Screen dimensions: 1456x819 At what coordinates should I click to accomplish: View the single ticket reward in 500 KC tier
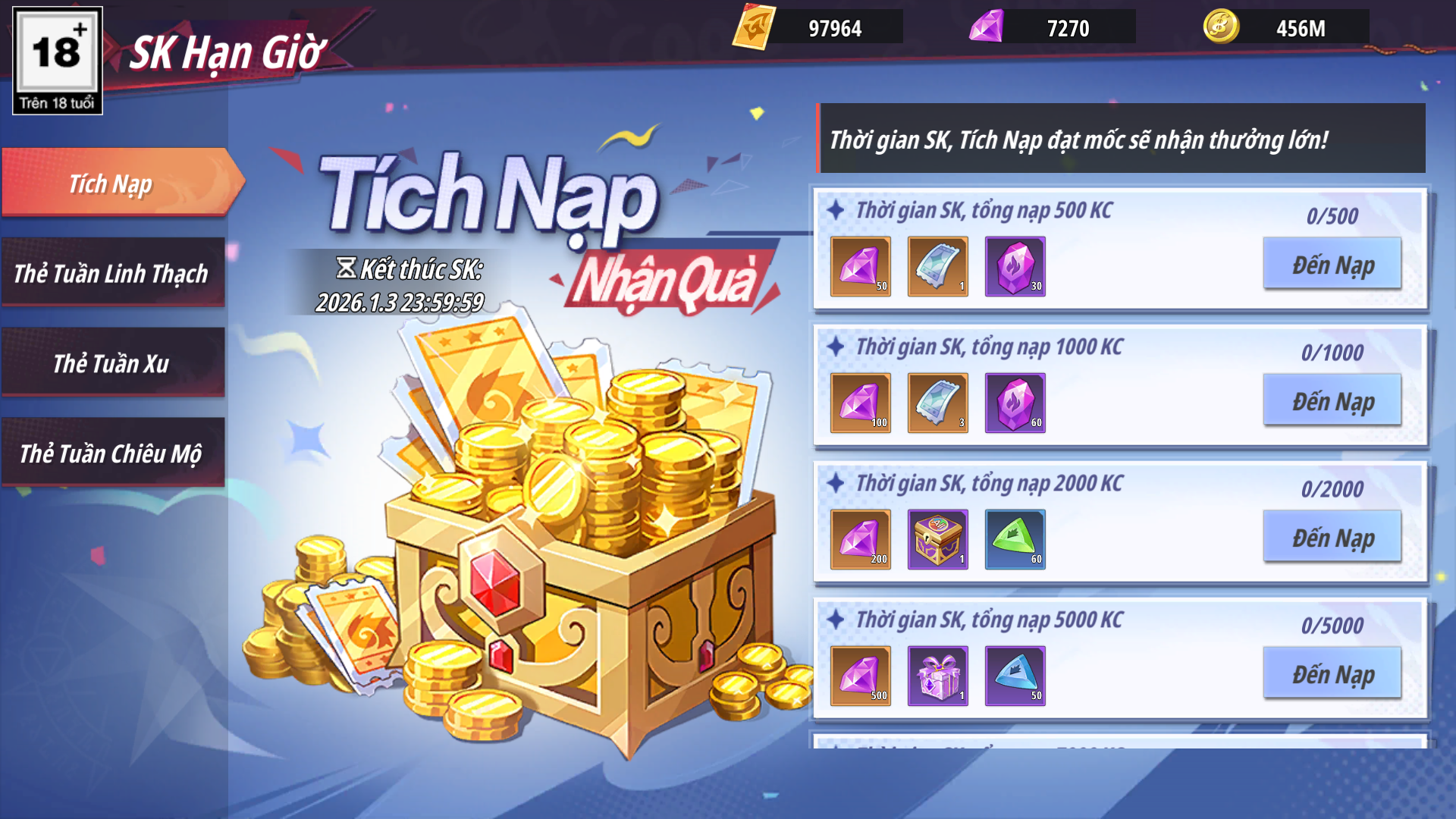pyautogui.click(x=937, y=266)
